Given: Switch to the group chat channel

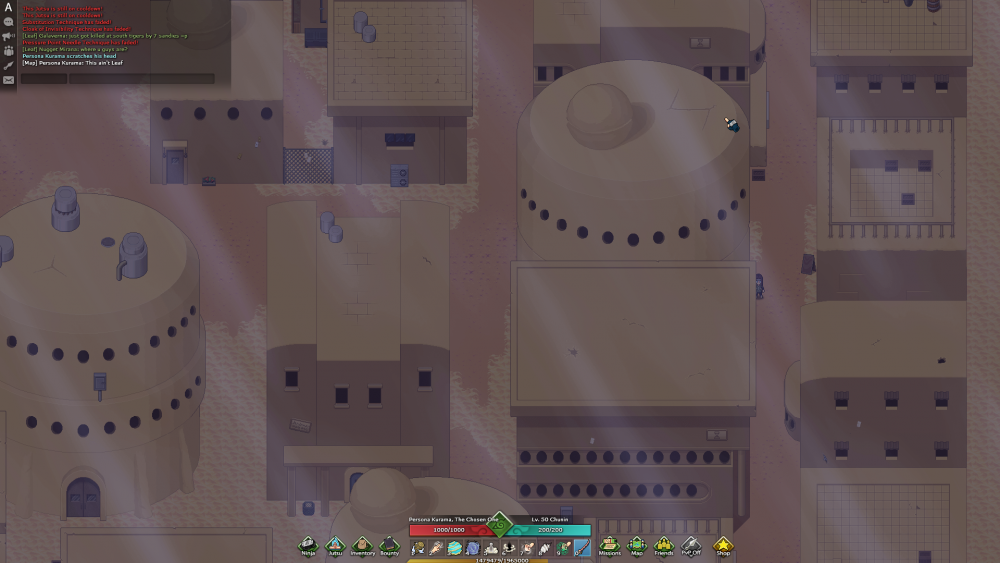Looking at the screenshot, I should click(8, 50).
